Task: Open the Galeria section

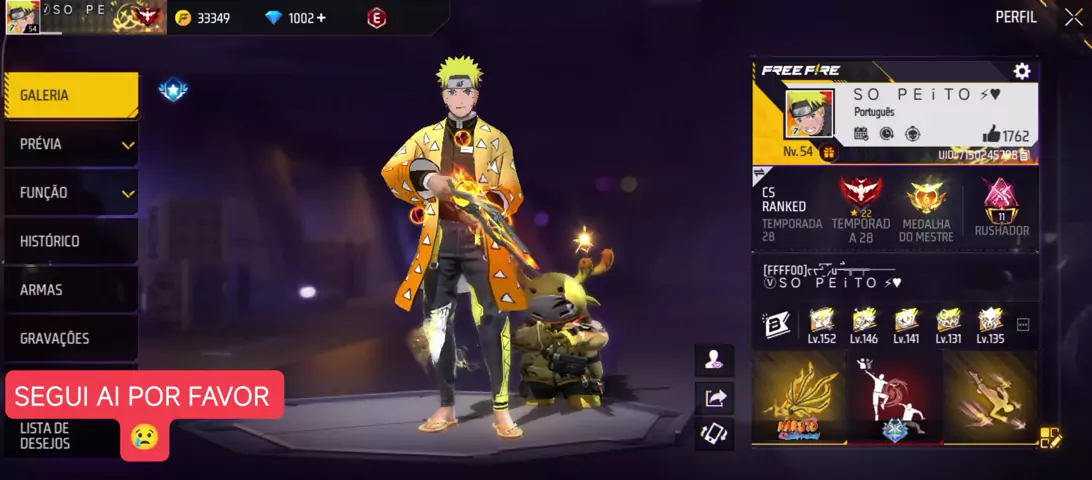Action: (x=70, y=95)
